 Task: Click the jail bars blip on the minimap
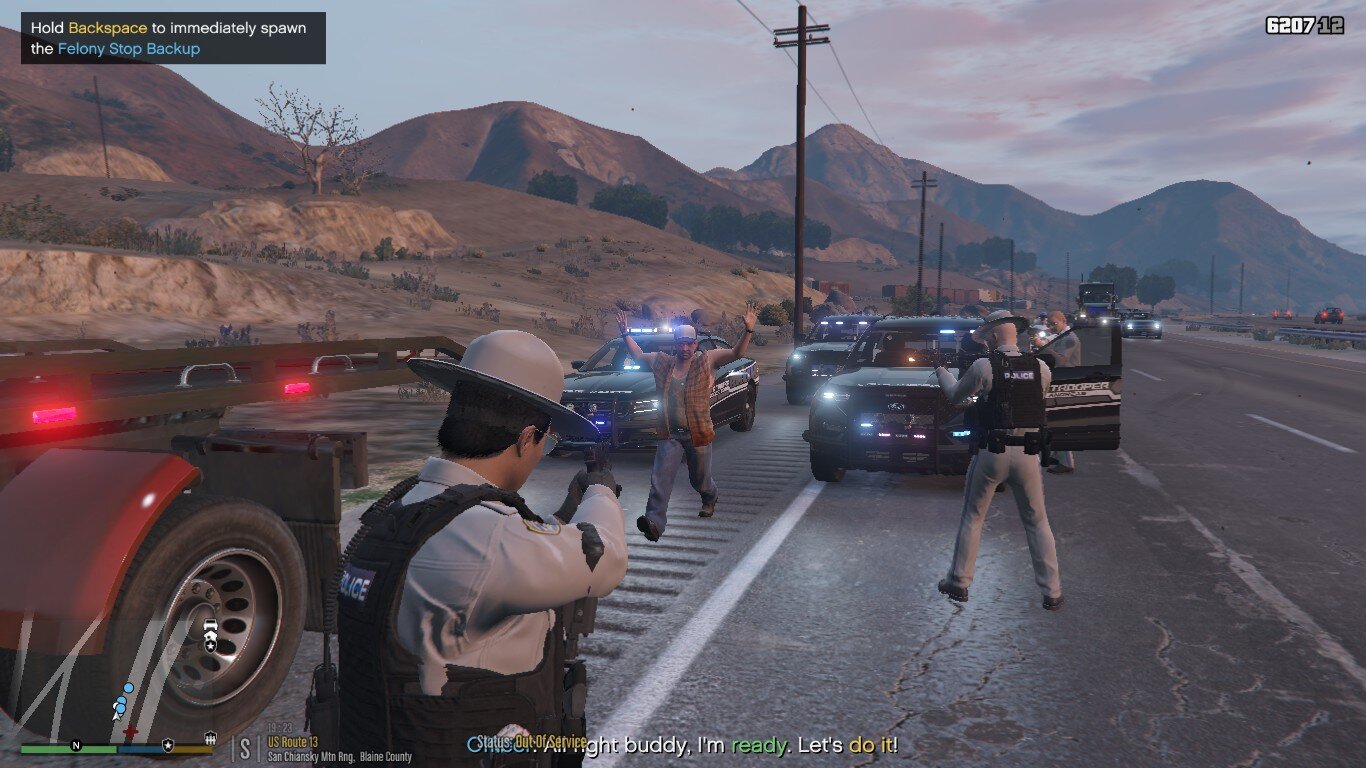210,739
